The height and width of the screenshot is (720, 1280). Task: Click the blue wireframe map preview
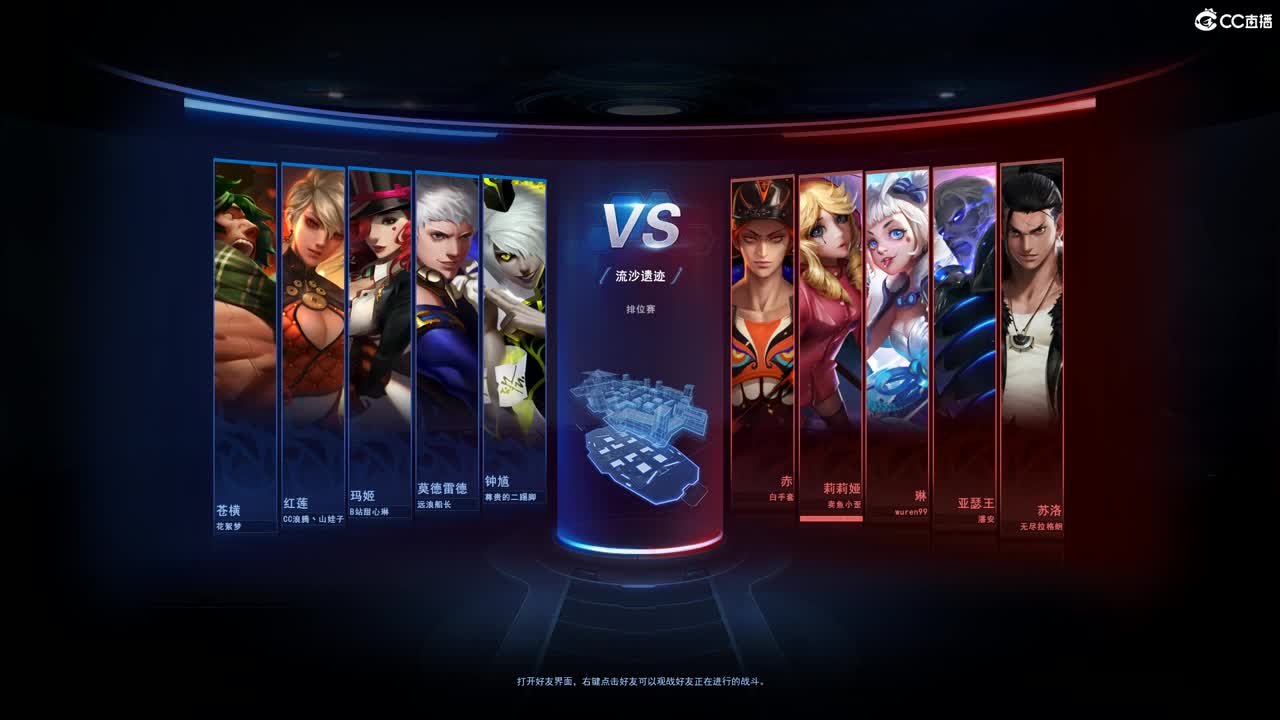pyautogui.click(x=640, y=435)
